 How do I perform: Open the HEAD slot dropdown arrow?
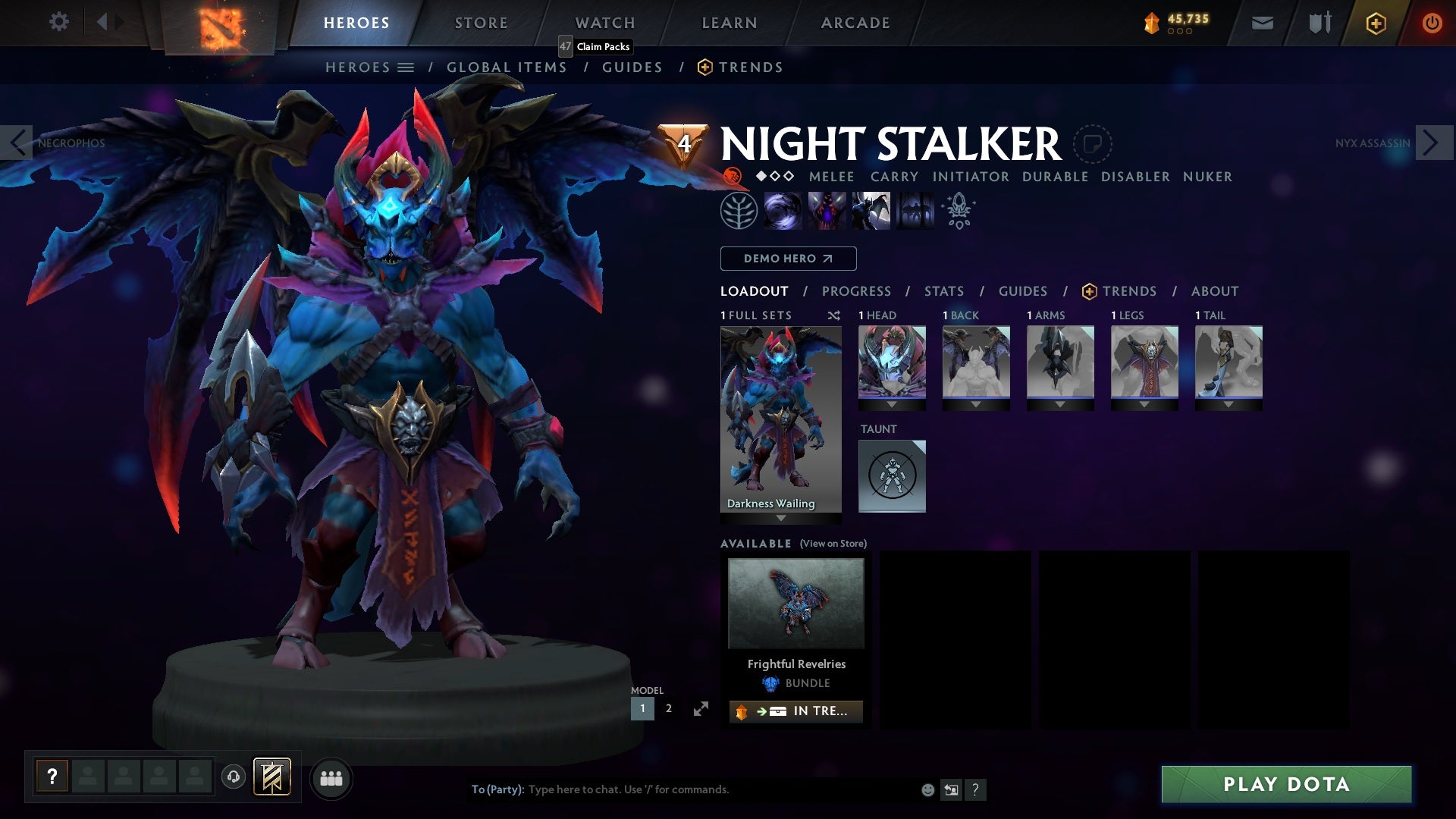[892, 403]
